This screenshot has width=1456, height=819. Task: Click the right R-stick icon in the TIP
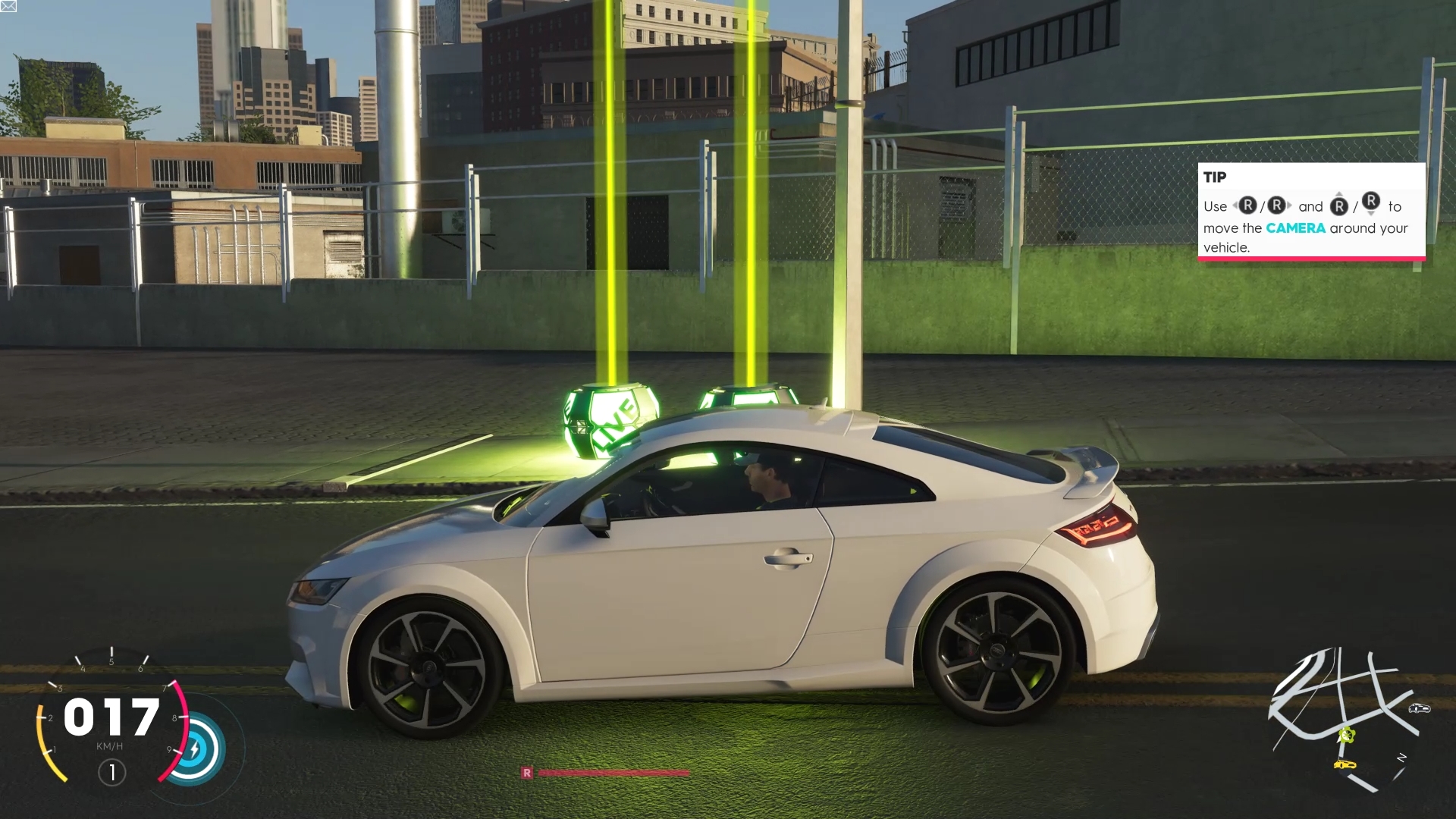click(x=1276, y=206)
